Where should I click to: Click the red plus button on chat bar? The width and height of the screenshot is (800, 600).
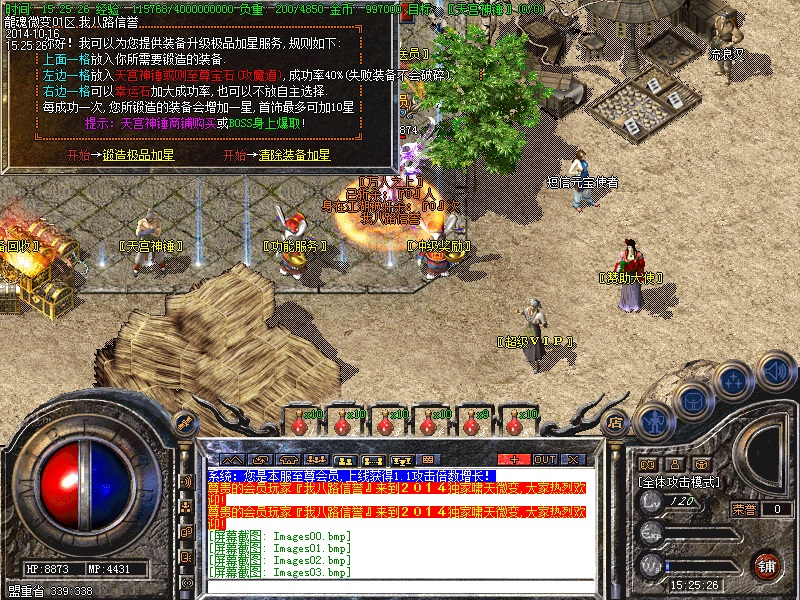[x=513, y=459]
